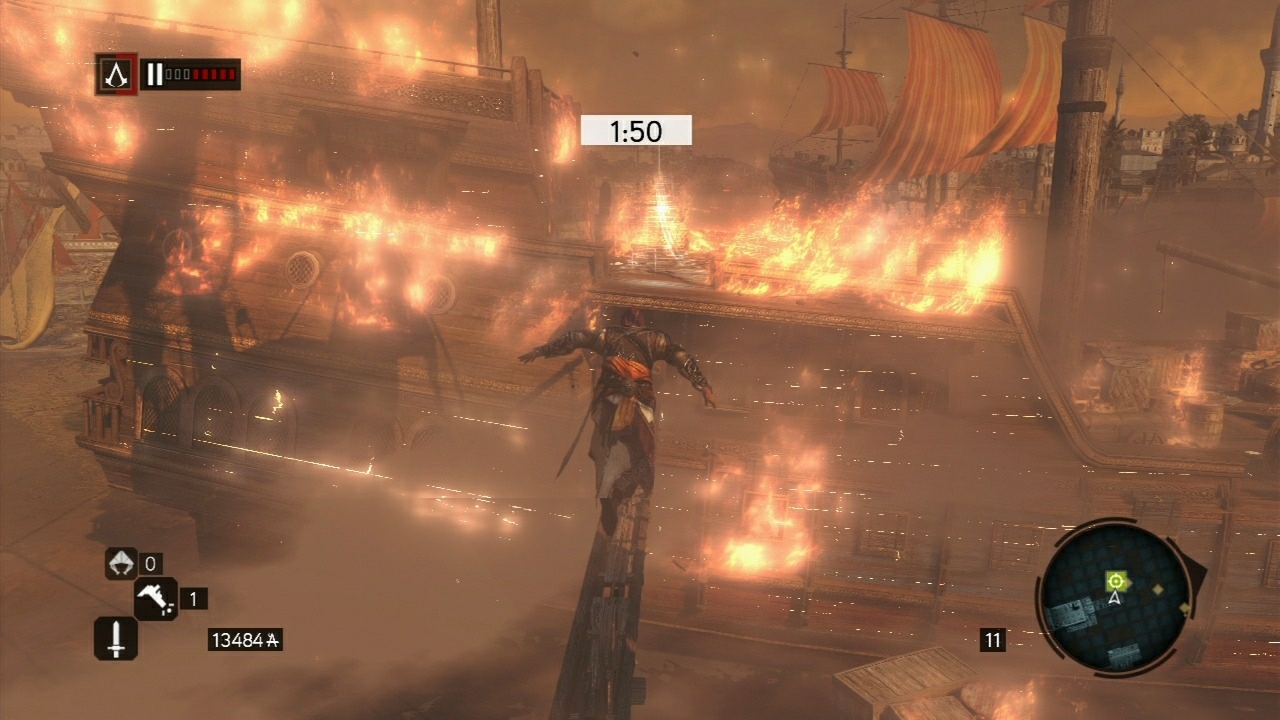Screen dimensions: 1280x720
Task: Click a yellow diamond marker on the minimap
Action: (x=1158, y=590)
